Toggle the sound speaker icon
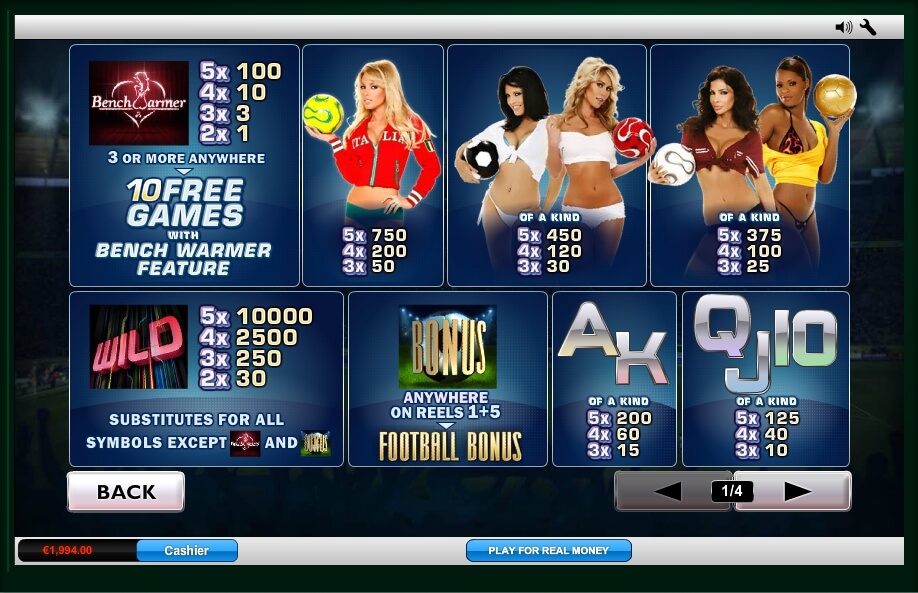The width and height of the screenshot is (918, 593). pos(843,27)
